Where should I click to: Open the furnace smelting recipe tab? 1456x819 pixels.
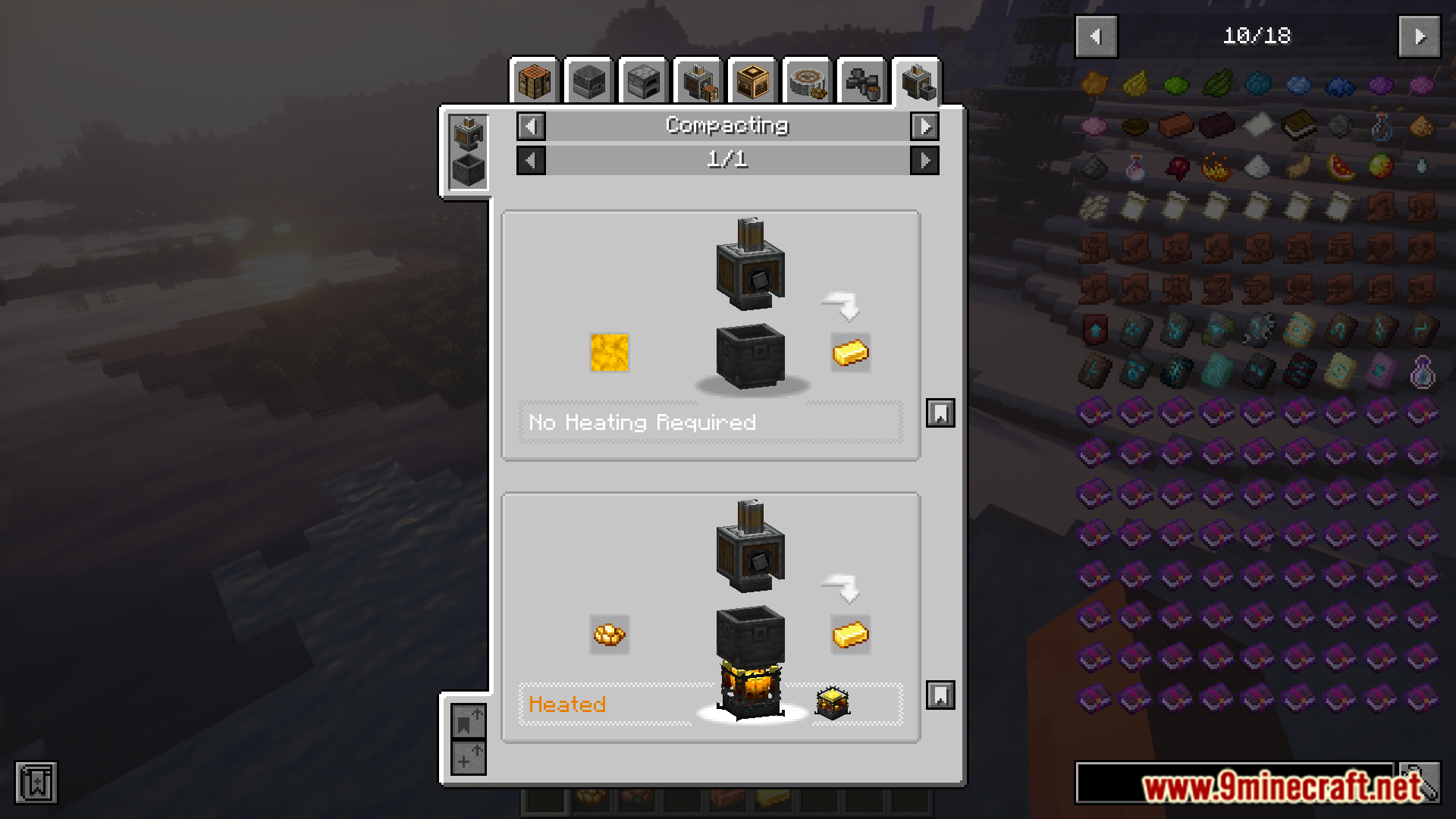643,82
